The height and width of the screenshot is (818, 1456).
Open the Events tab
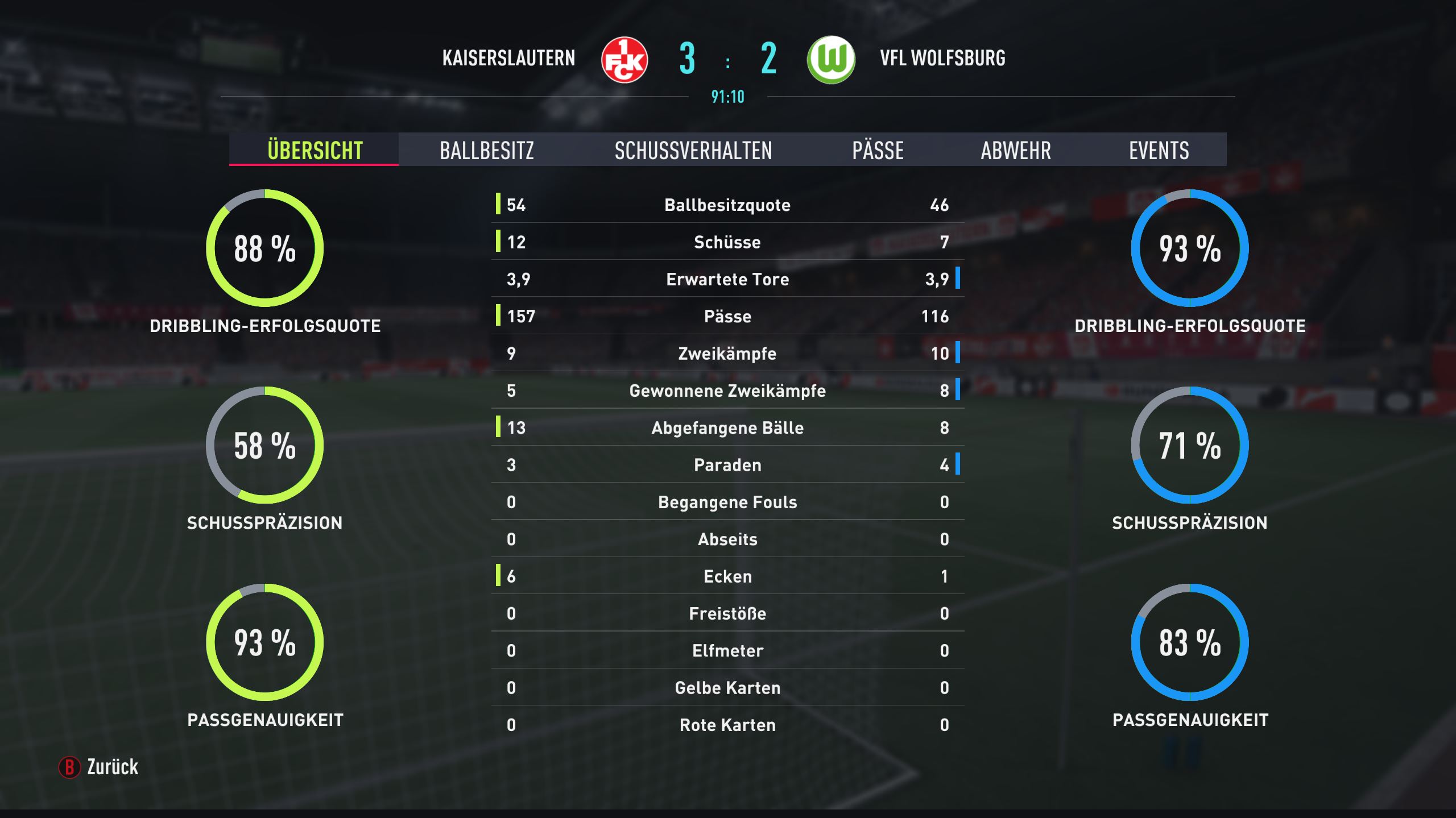[x=1159, y=150]
